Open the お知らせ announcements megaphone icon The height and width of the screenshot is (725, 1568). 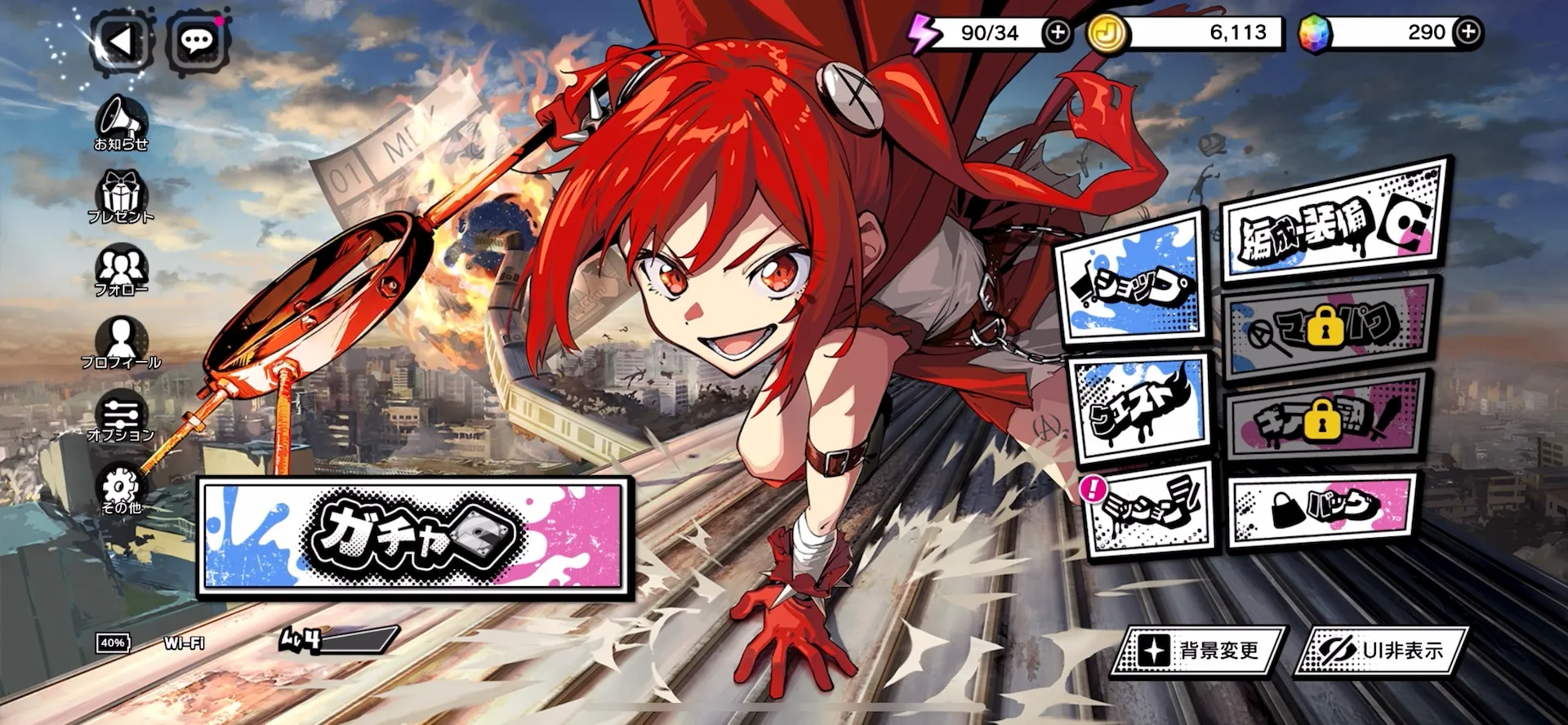click(121, 118)
